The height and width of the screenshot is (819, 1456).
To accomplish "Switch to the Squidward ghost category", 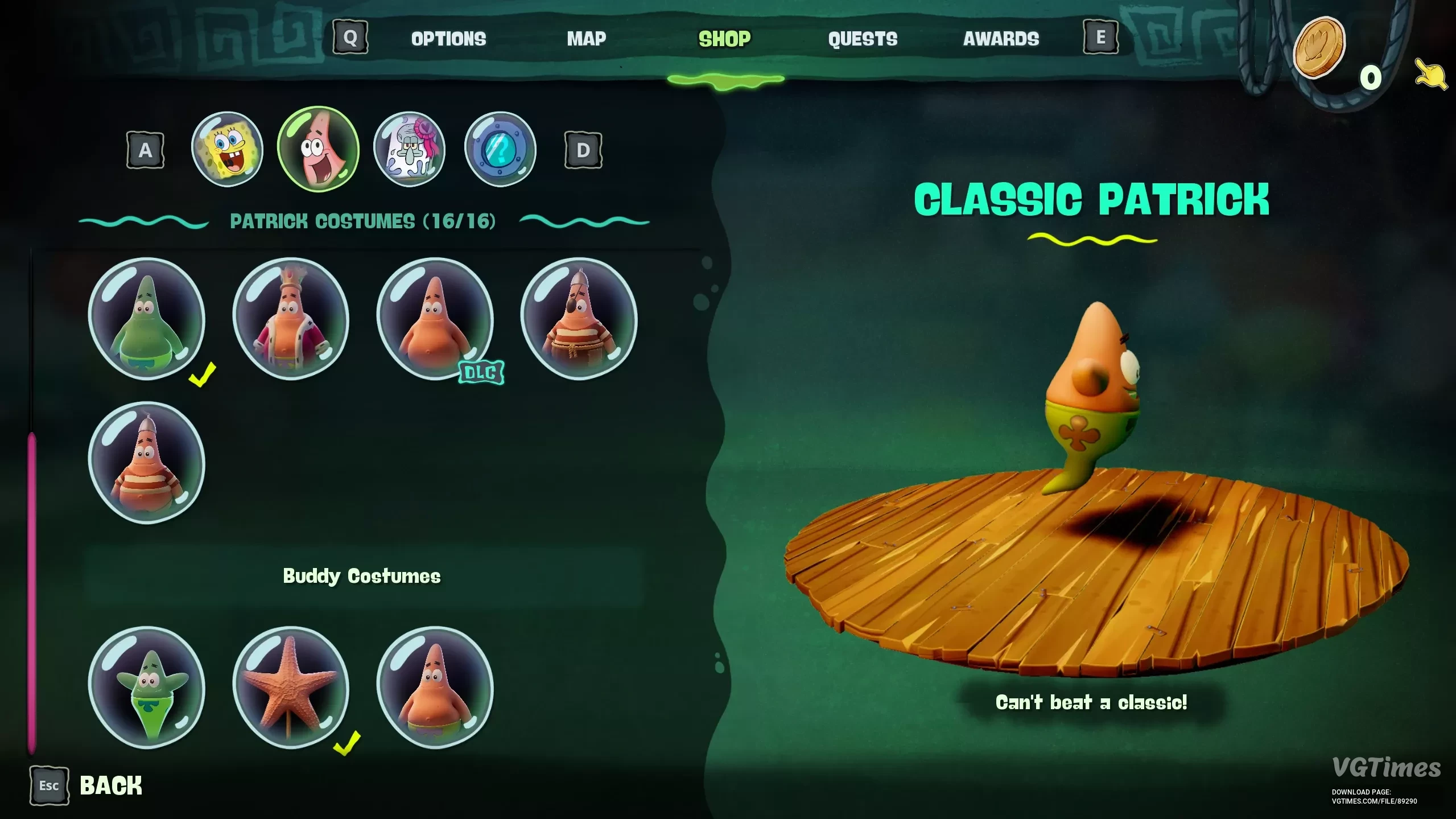I will [409, 149].
